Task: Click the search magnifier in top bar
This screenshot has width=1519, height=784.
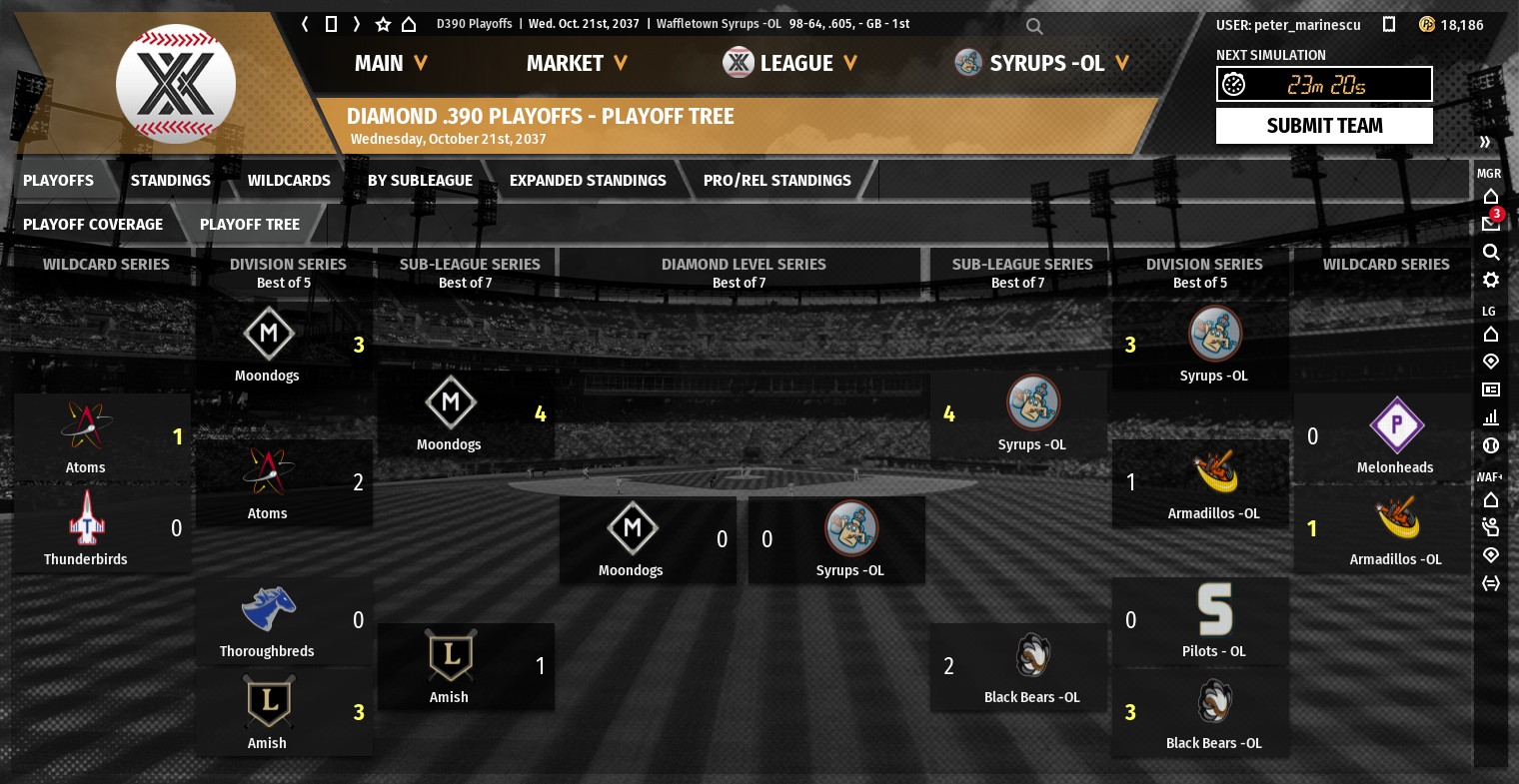Action: 1034,26
